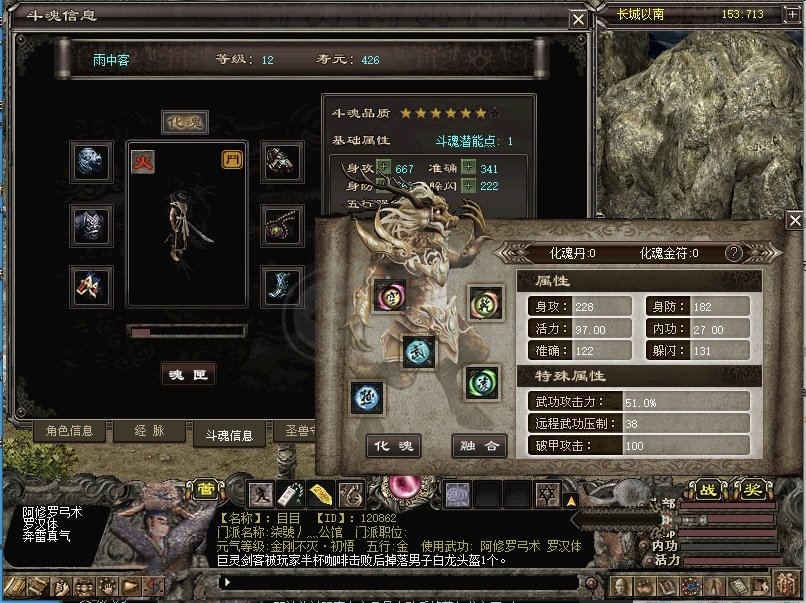Select the 斗魂信息 tab
The height and width of the screenshot is (603, 806).
(229, 434)
